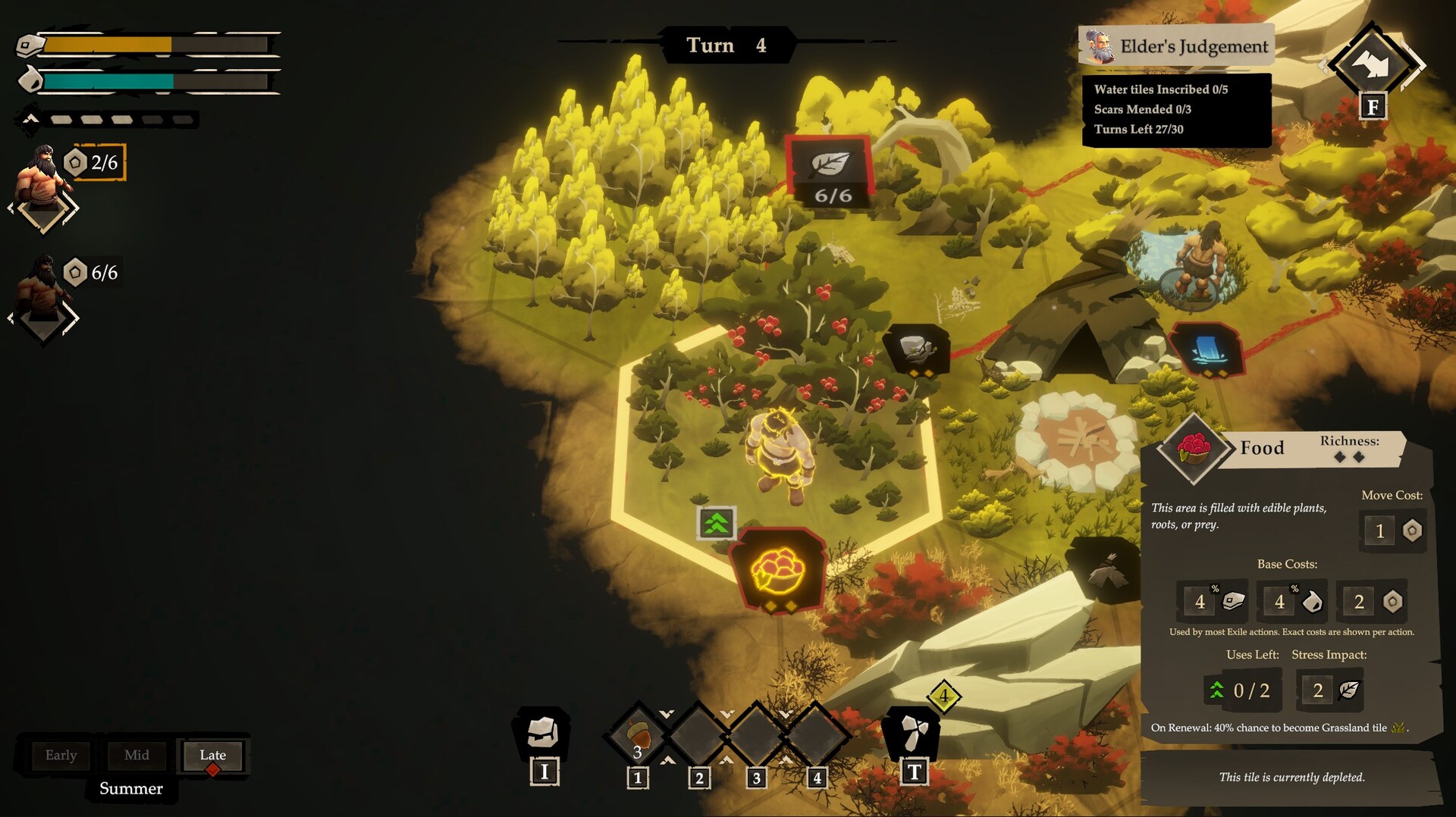This screenshot has width=1456, height=817.
Task: Select the dark campfire tile marker
Action: (x=1105, y=569)
